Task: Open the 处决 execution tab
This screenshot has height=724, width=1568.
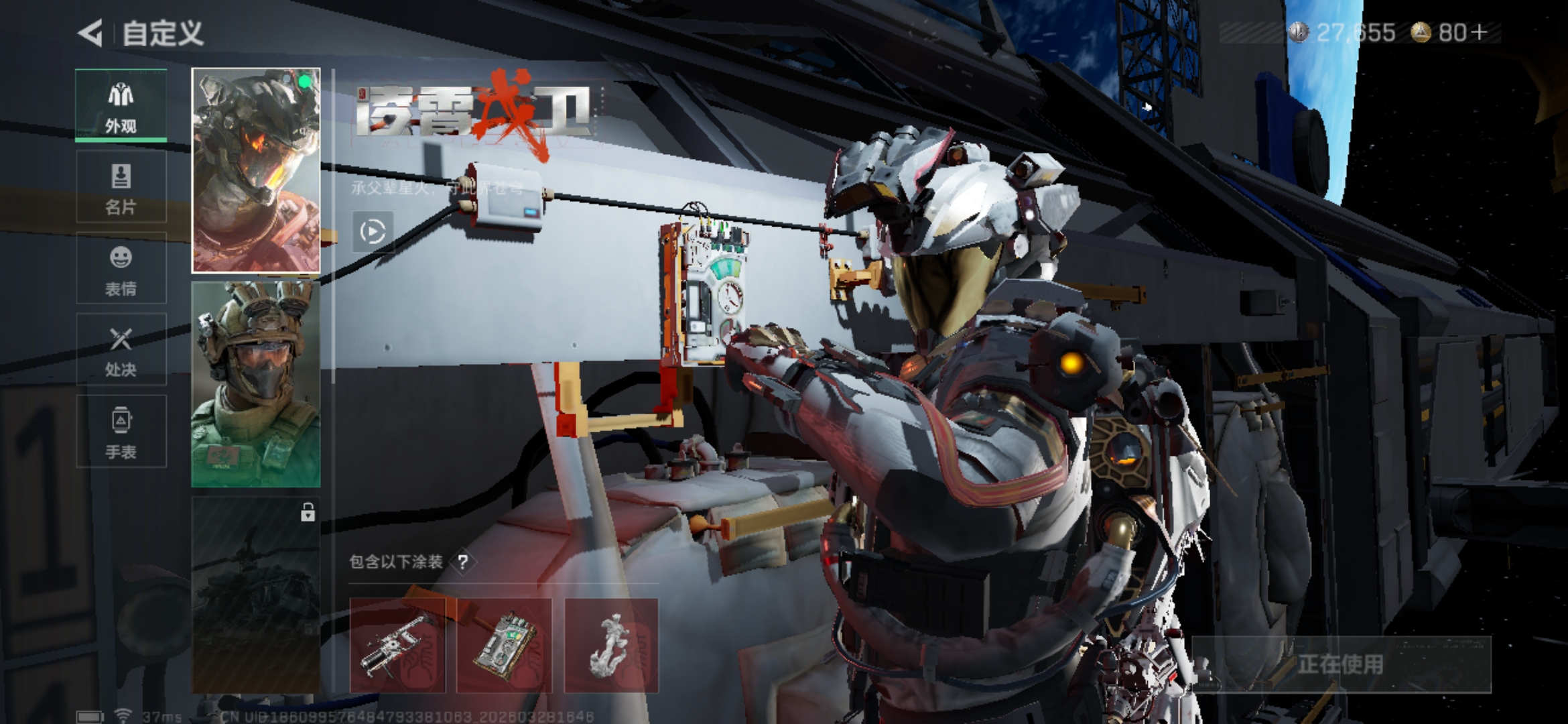Action: [x=121, y=350]
